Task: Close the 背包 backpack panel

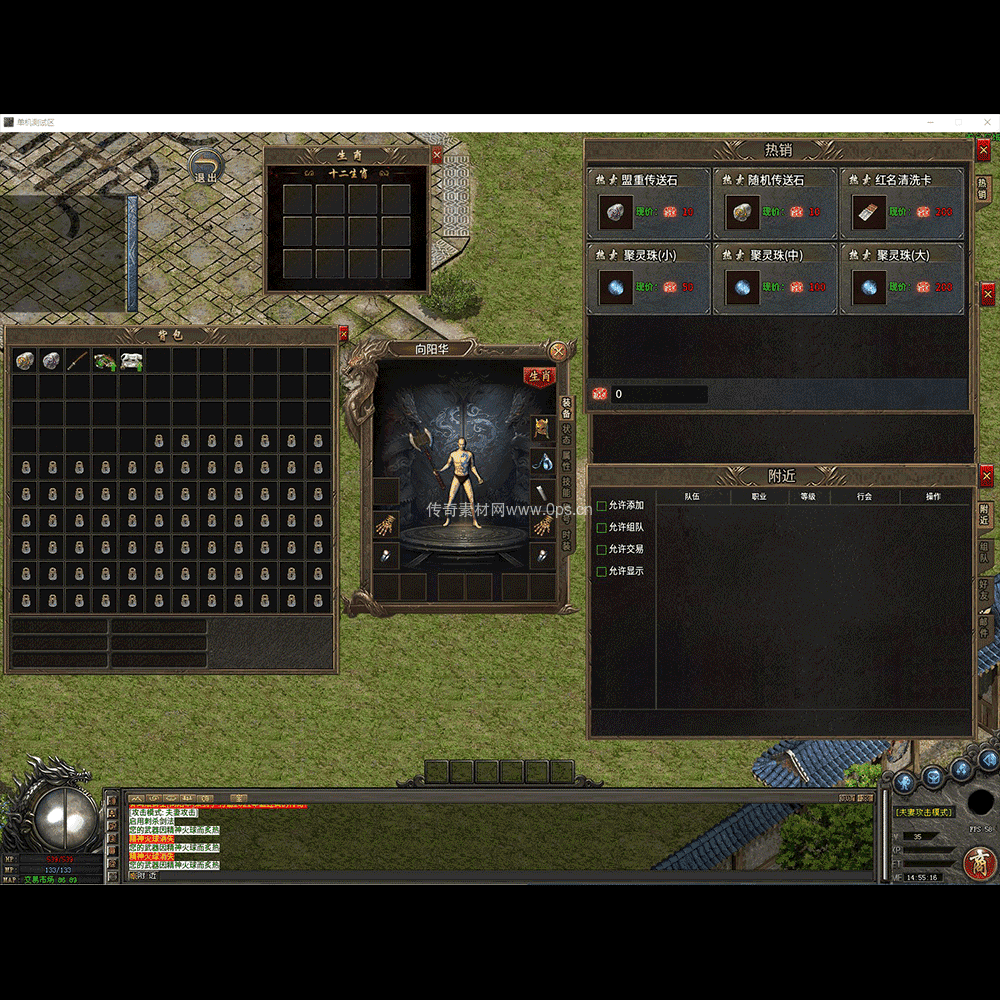Action: [344, 334]
